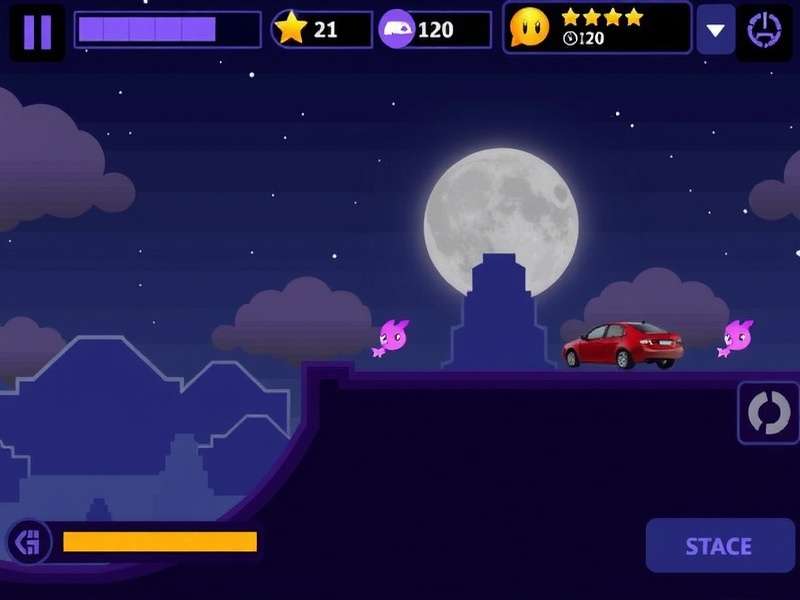
Task: Pause the game
Action: [37, 31]
